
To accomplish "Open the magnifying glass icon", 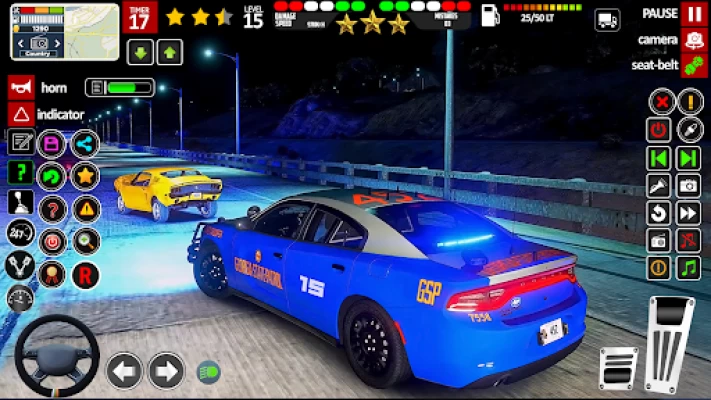I will coord(85,241).
